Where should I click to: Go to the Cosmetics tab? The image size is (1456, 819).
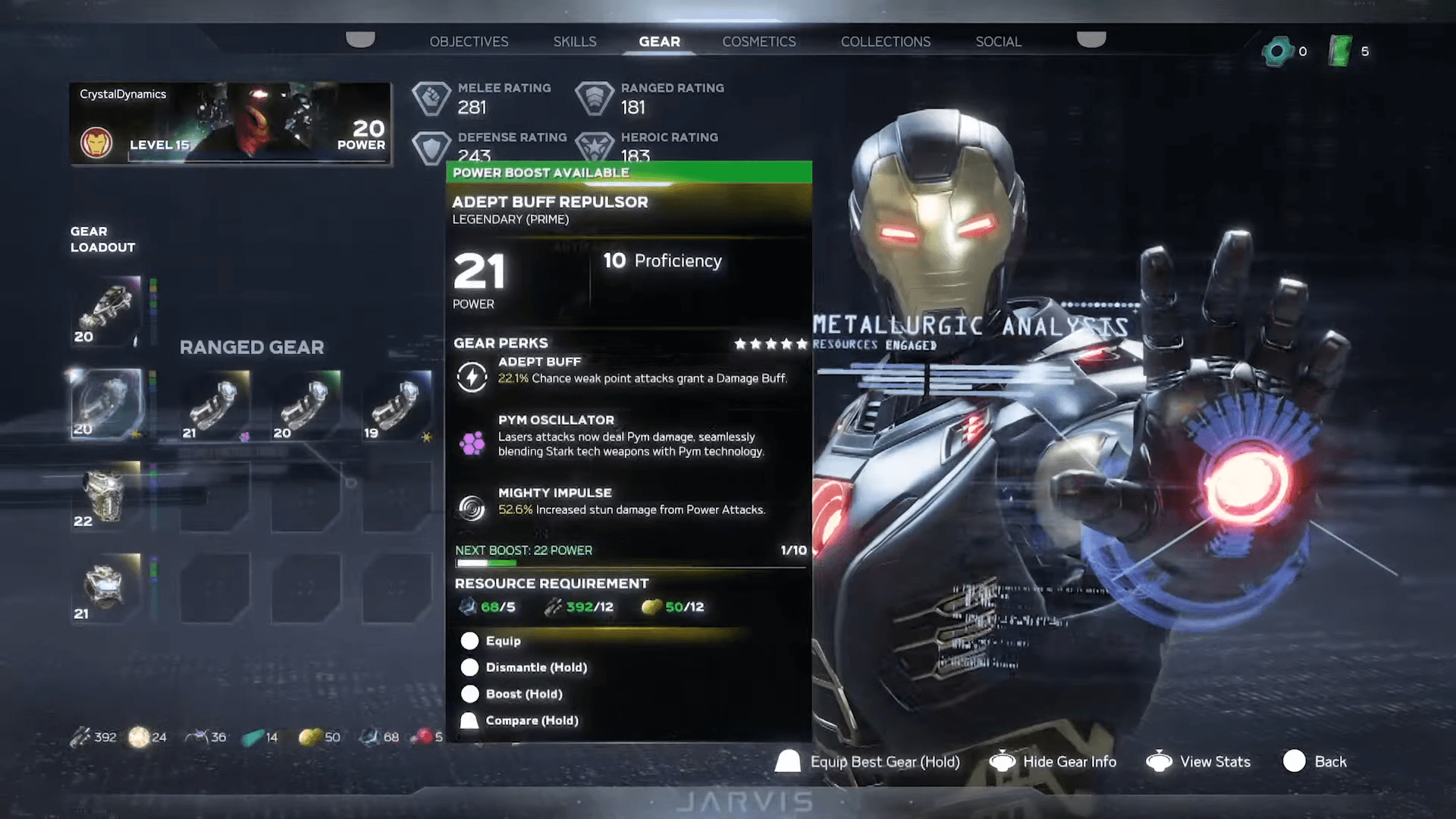point(758,42)
